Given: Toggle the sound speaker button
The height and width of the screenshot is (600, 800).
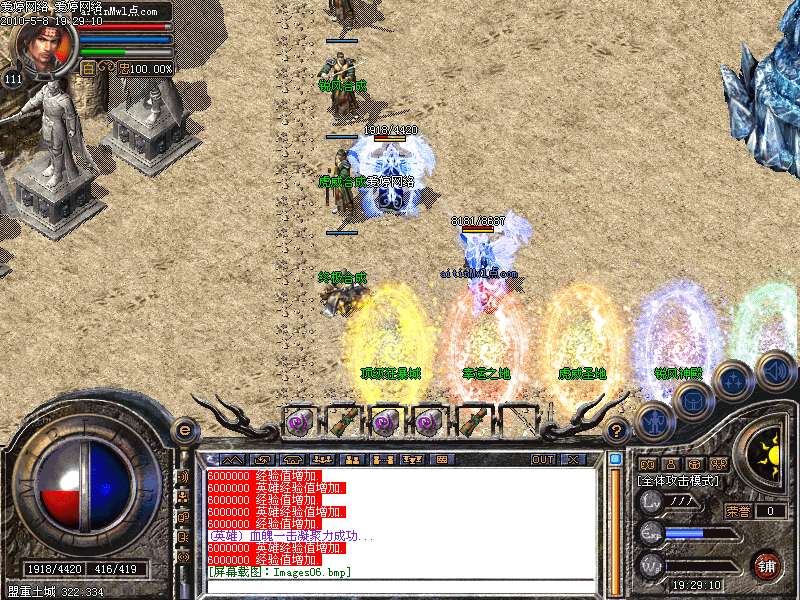Looking at the screenshot, I should pos(774,368).
